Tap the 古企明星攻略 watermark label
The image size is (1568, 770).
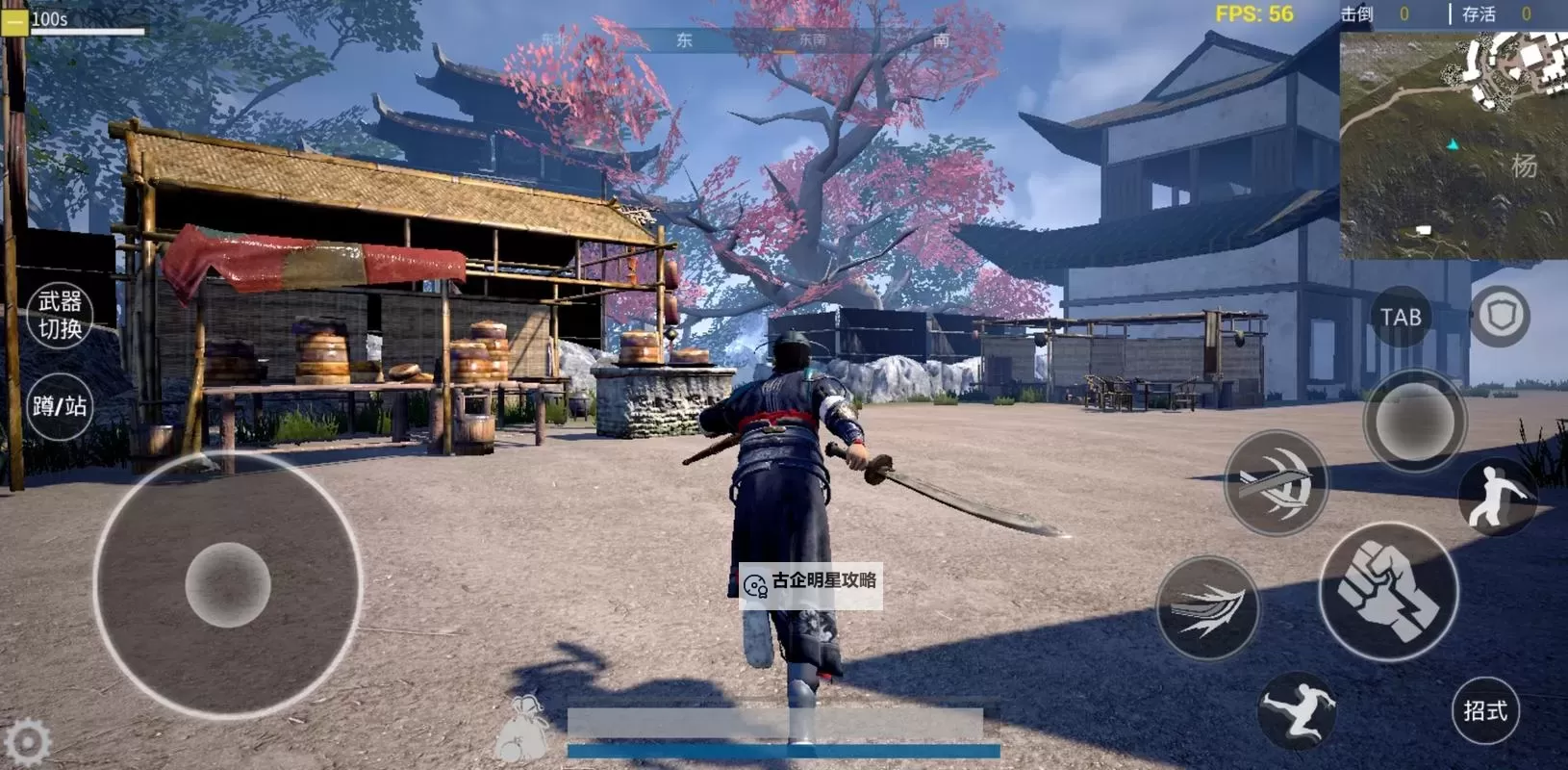coord(813,586)
